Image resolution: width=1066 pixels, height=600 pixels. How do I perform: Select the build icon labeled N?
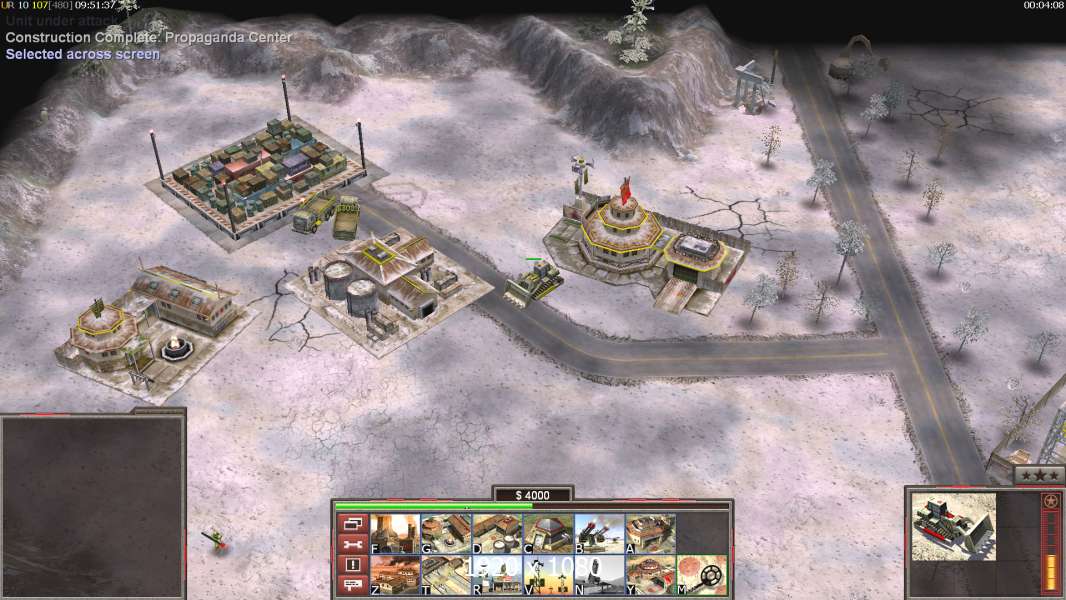(599, 575)
